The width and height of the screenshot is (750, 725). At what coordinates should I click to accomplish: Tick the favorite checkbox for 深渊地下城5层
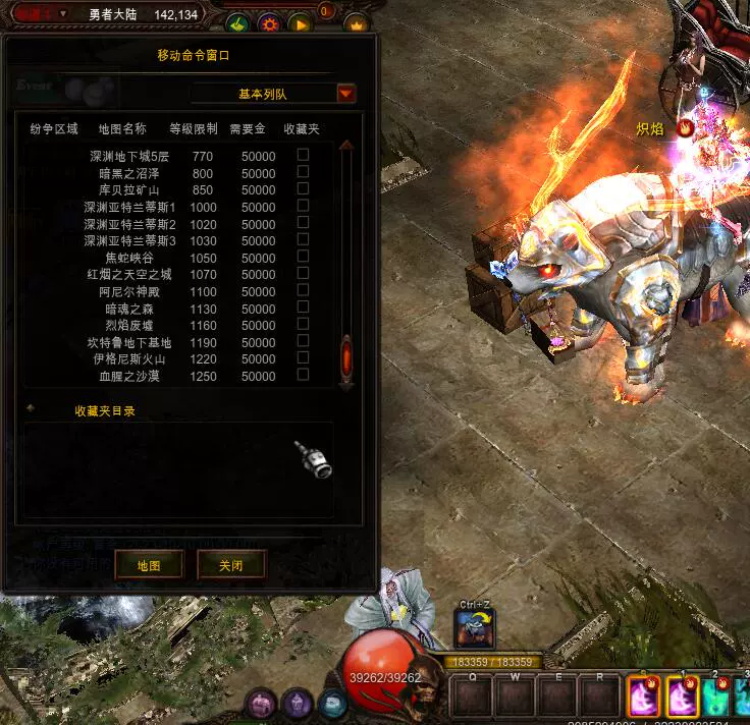tap(303, 155)
